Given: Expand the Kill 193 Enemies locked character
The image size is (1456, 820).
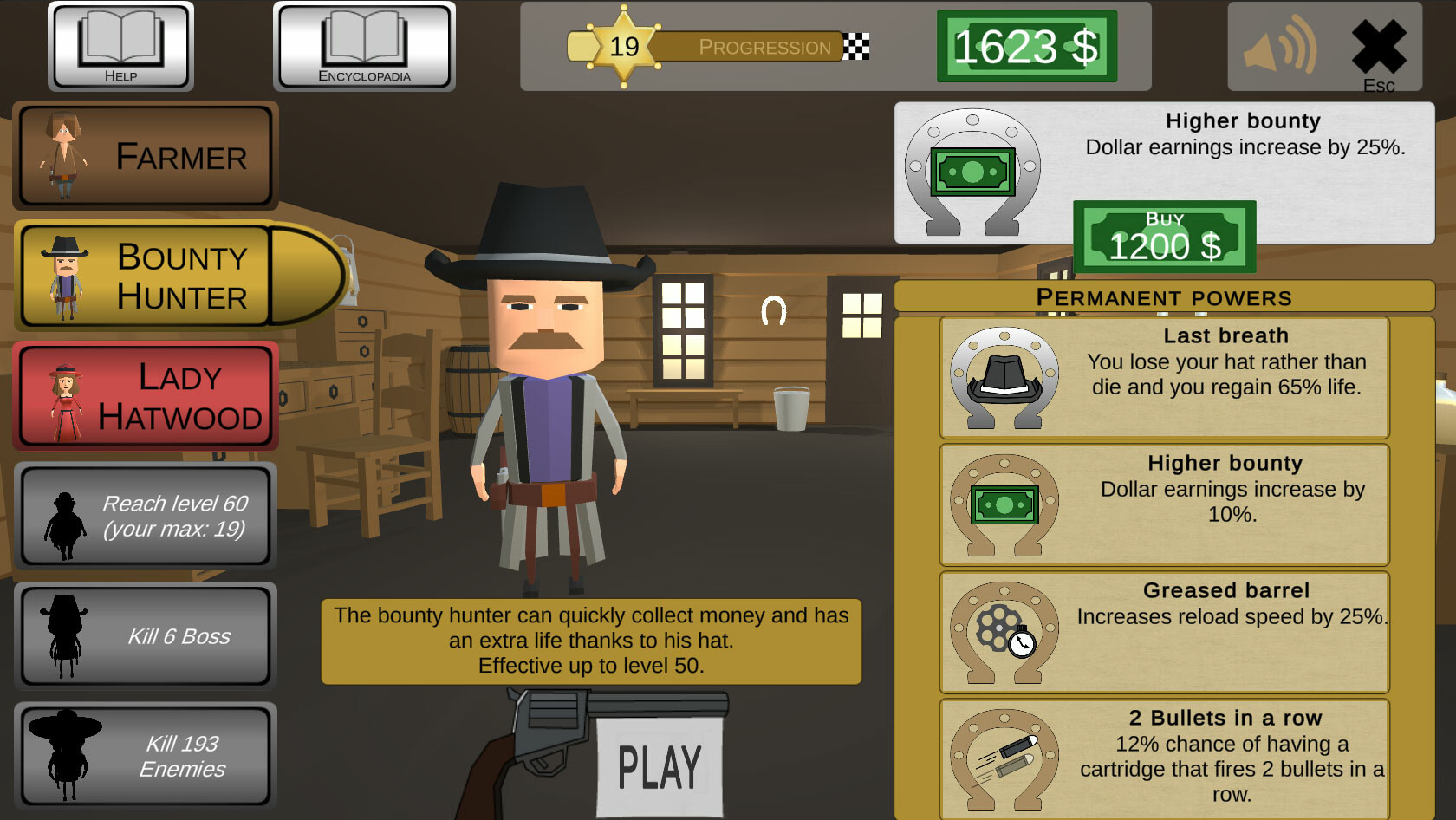Looking at the screenshot, I should (x=145, y=755).
